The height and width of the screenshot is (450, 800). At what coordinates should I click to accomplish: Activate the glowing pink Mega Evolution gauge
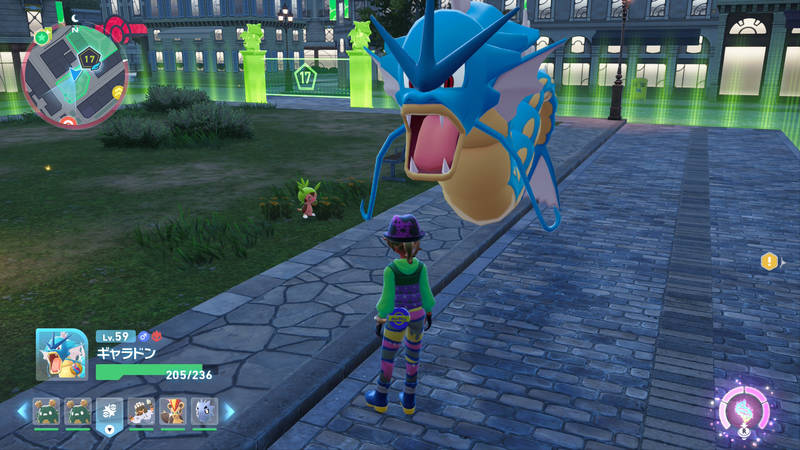pos(744,411)
